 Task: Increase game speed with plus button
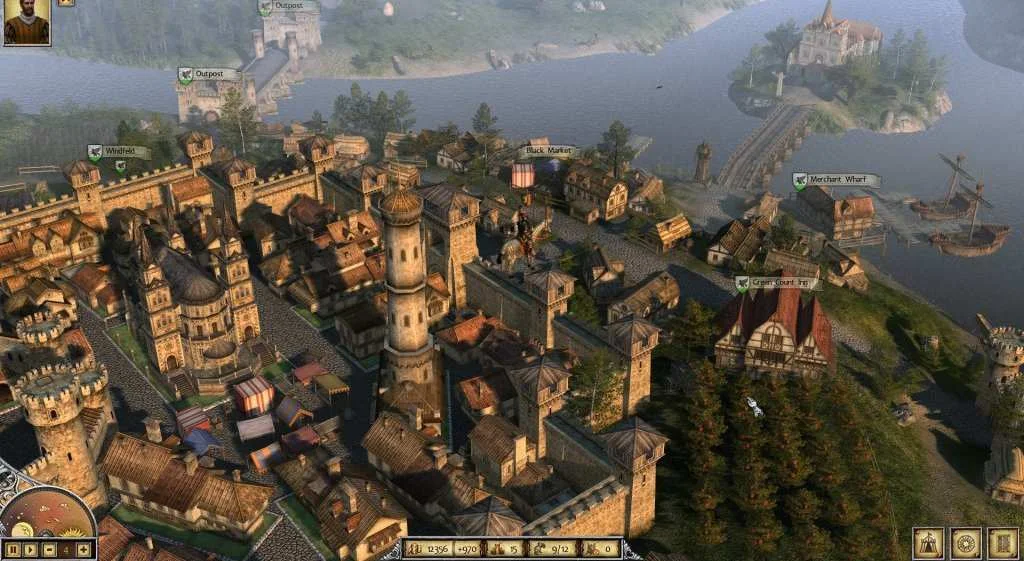coord(83,549)
